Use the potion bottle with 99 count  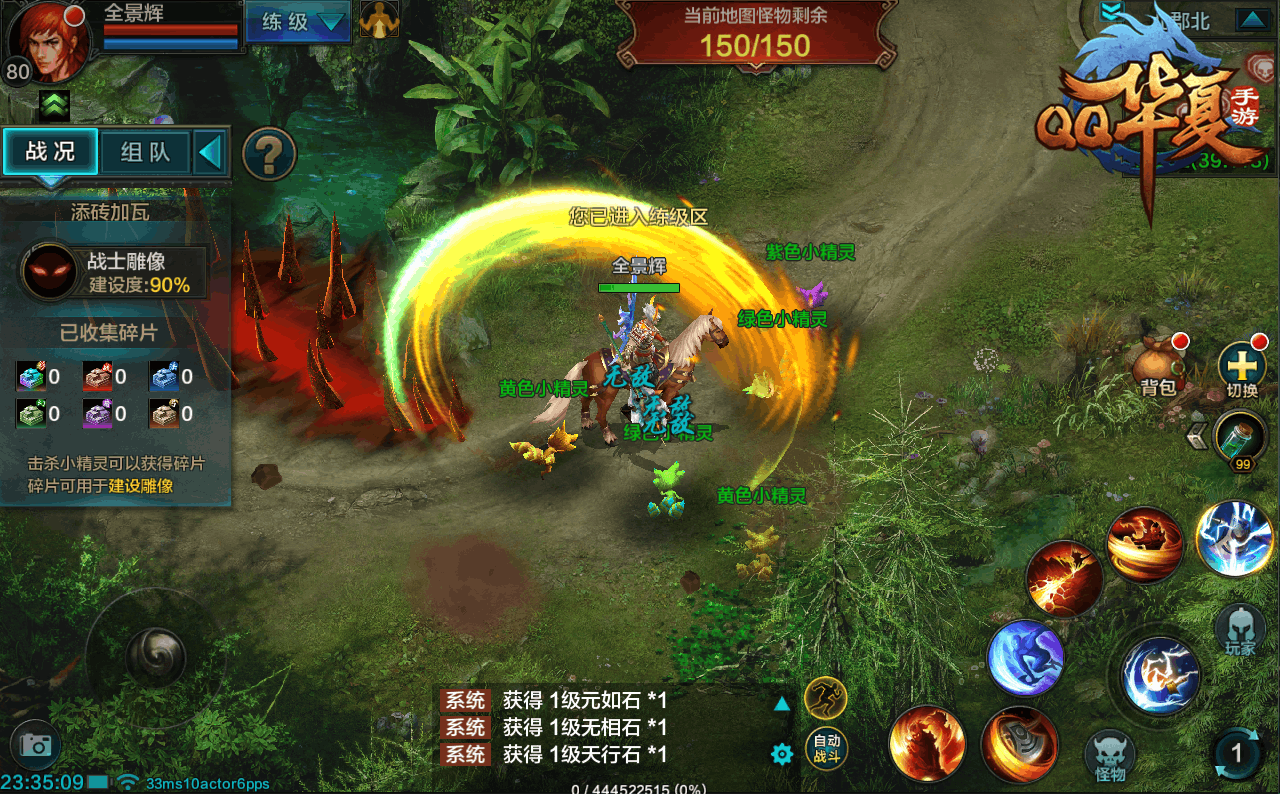[1240, 436]
